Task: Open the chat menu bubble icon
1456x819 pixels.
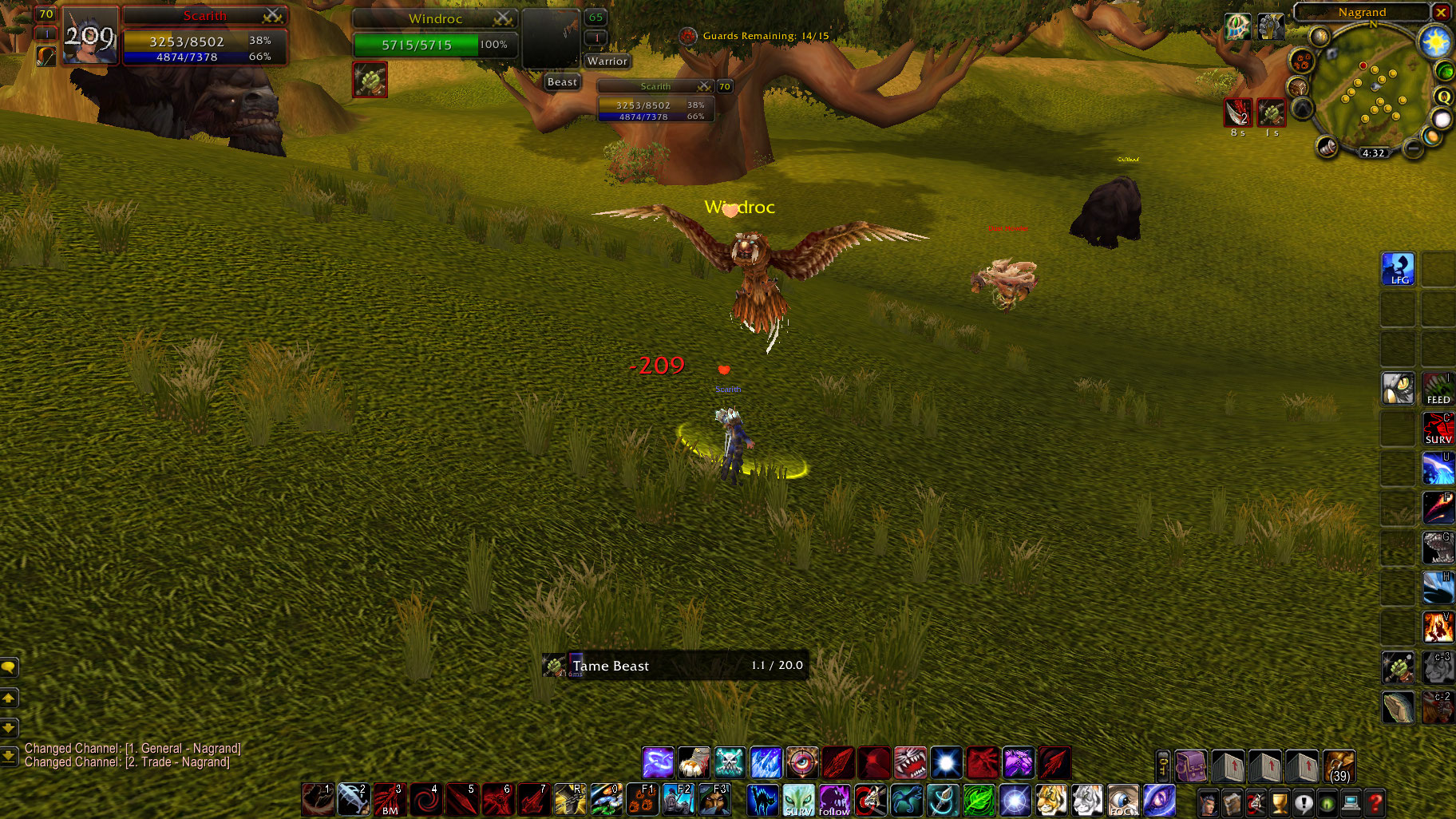Action: (9, 667)
